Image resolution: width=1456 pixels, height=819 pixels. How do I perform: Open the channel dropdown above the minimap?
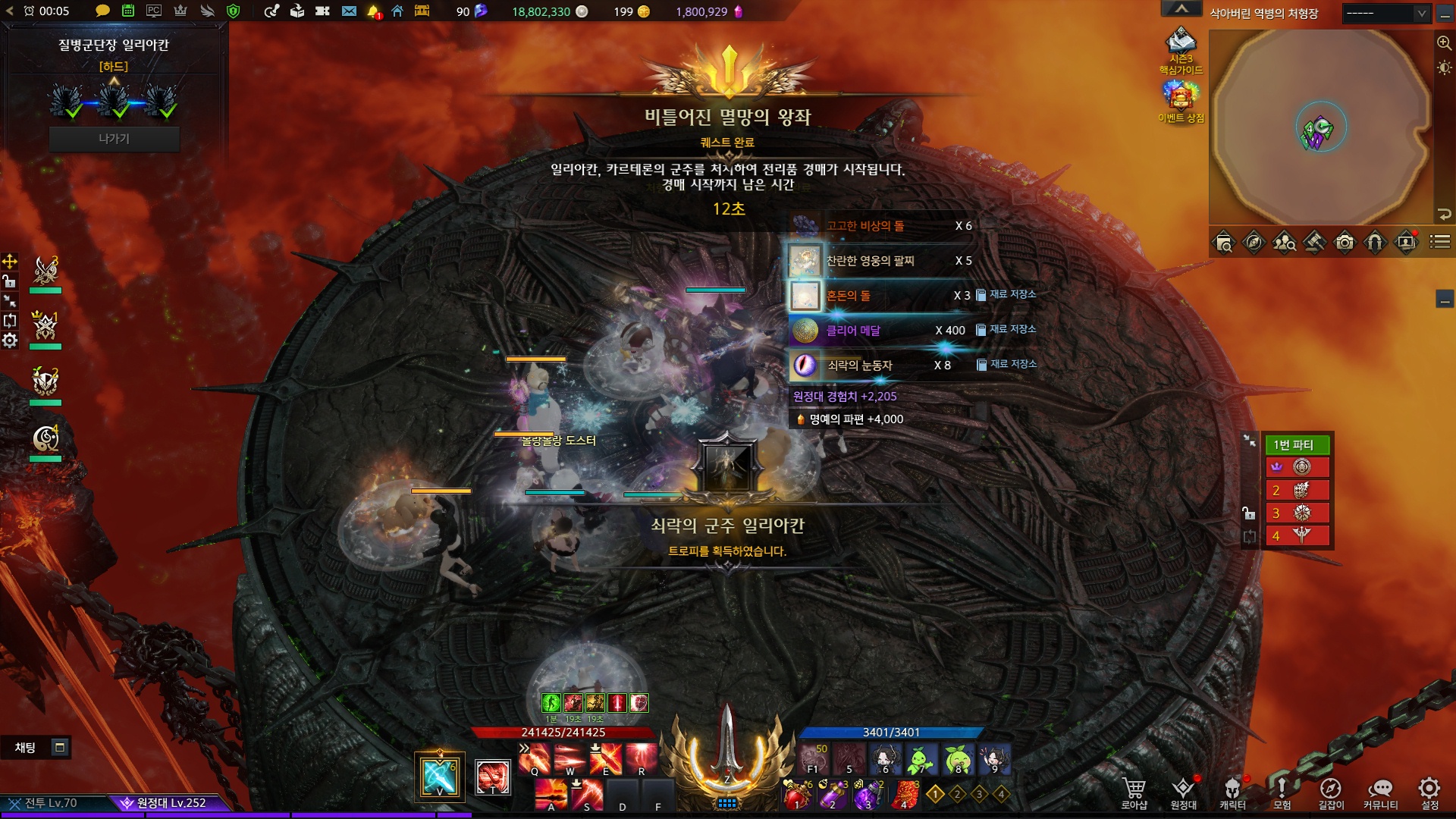point(1386,13)
